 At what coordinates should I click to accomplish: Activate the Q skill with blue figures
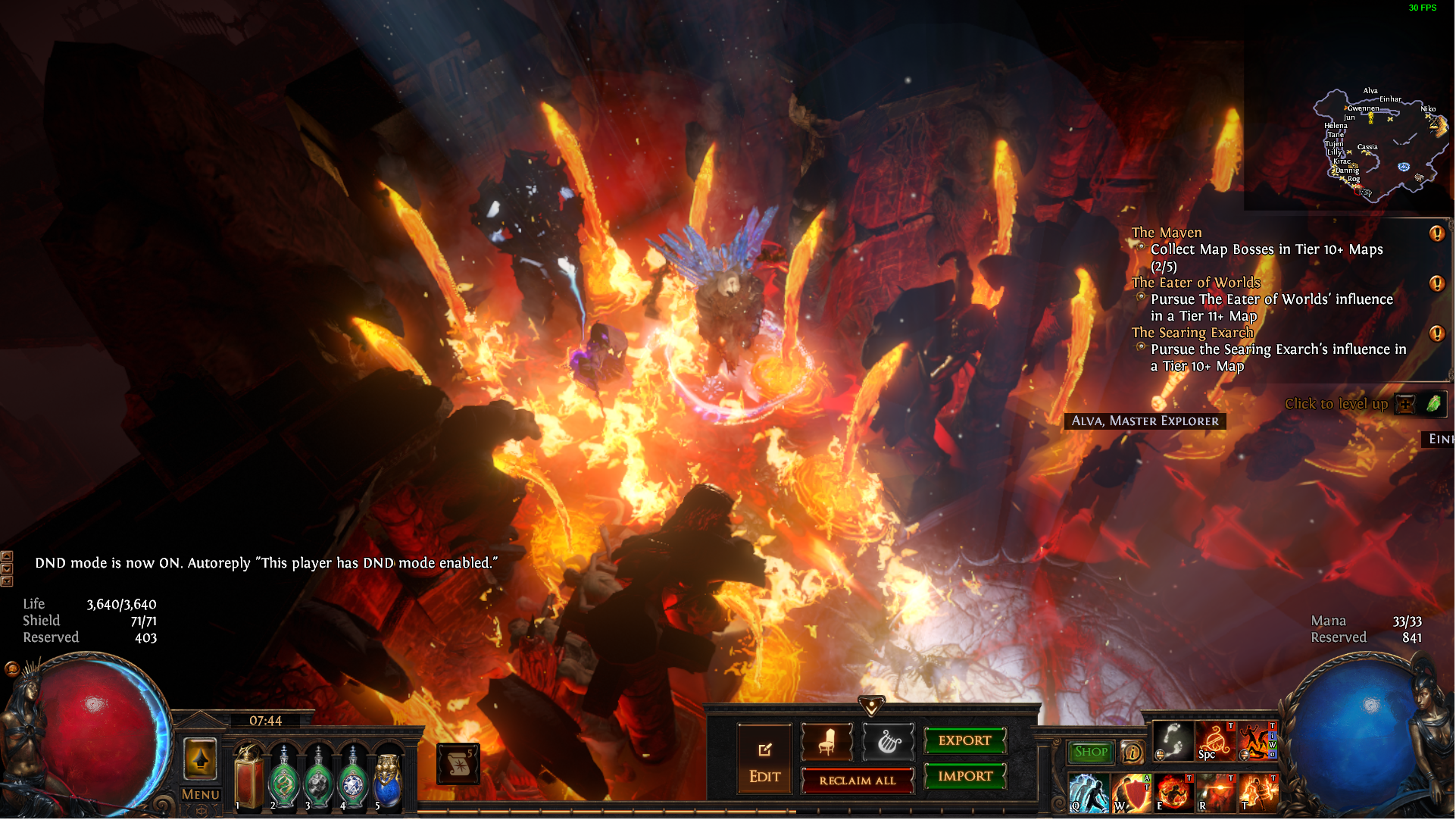(1089, 793)
